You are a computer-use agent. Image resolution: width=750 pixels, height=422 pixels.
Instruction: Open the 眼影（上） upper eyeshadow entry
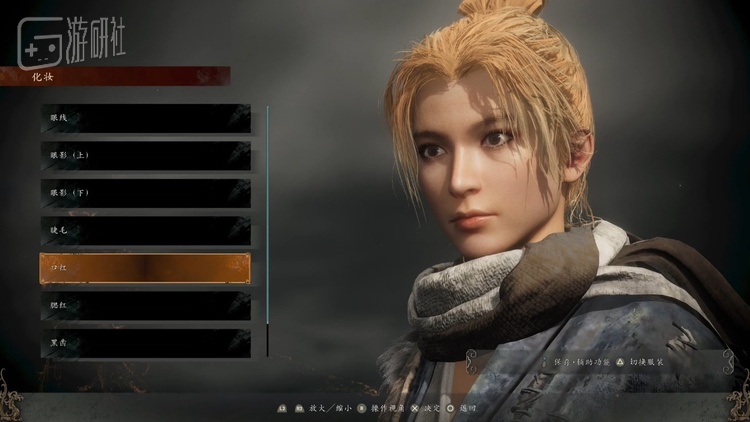click(145, 155)
